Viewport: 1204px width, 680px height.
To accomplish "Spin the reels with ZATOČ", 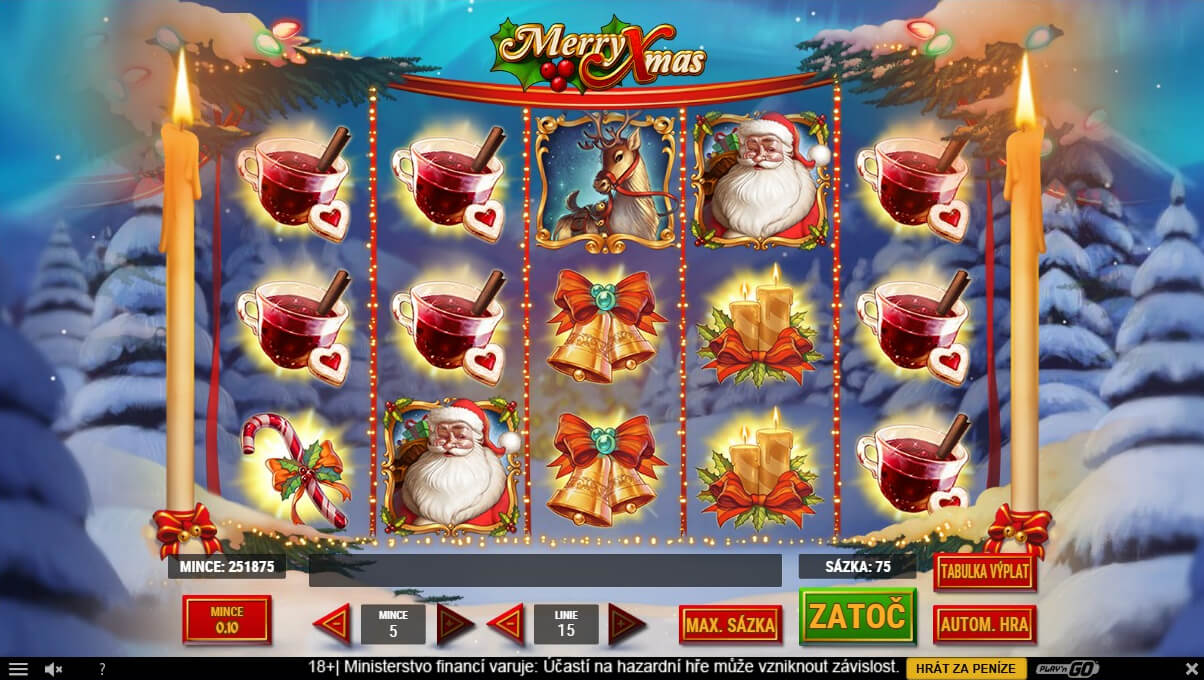I will pos(857,614).
